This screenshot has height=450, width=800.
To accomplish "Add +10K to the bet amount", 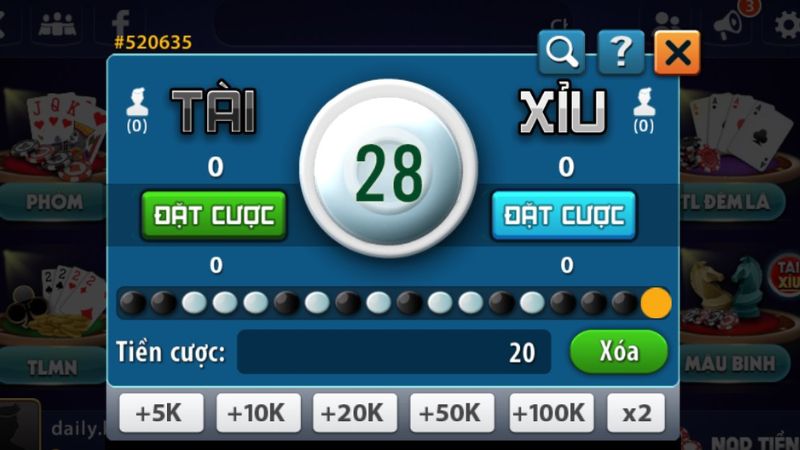I will (x=258, y=412).
